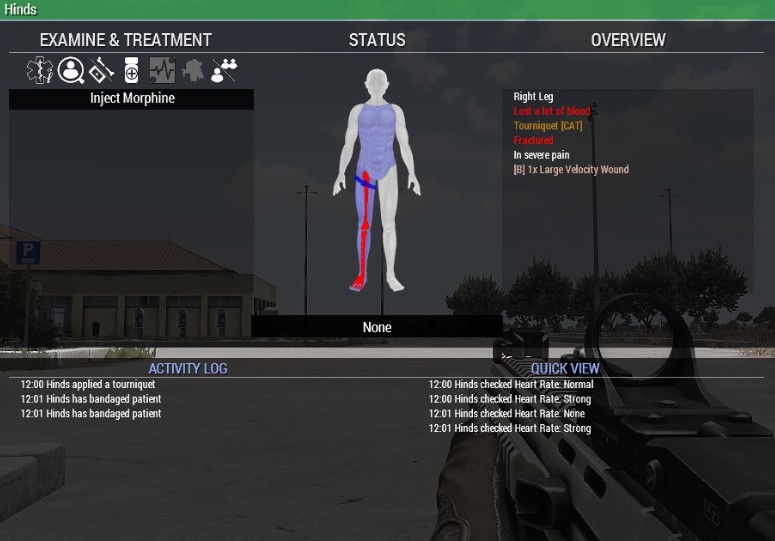Switch to the medication pill bottle category
775x541 pixels.
tap(131, 71)
